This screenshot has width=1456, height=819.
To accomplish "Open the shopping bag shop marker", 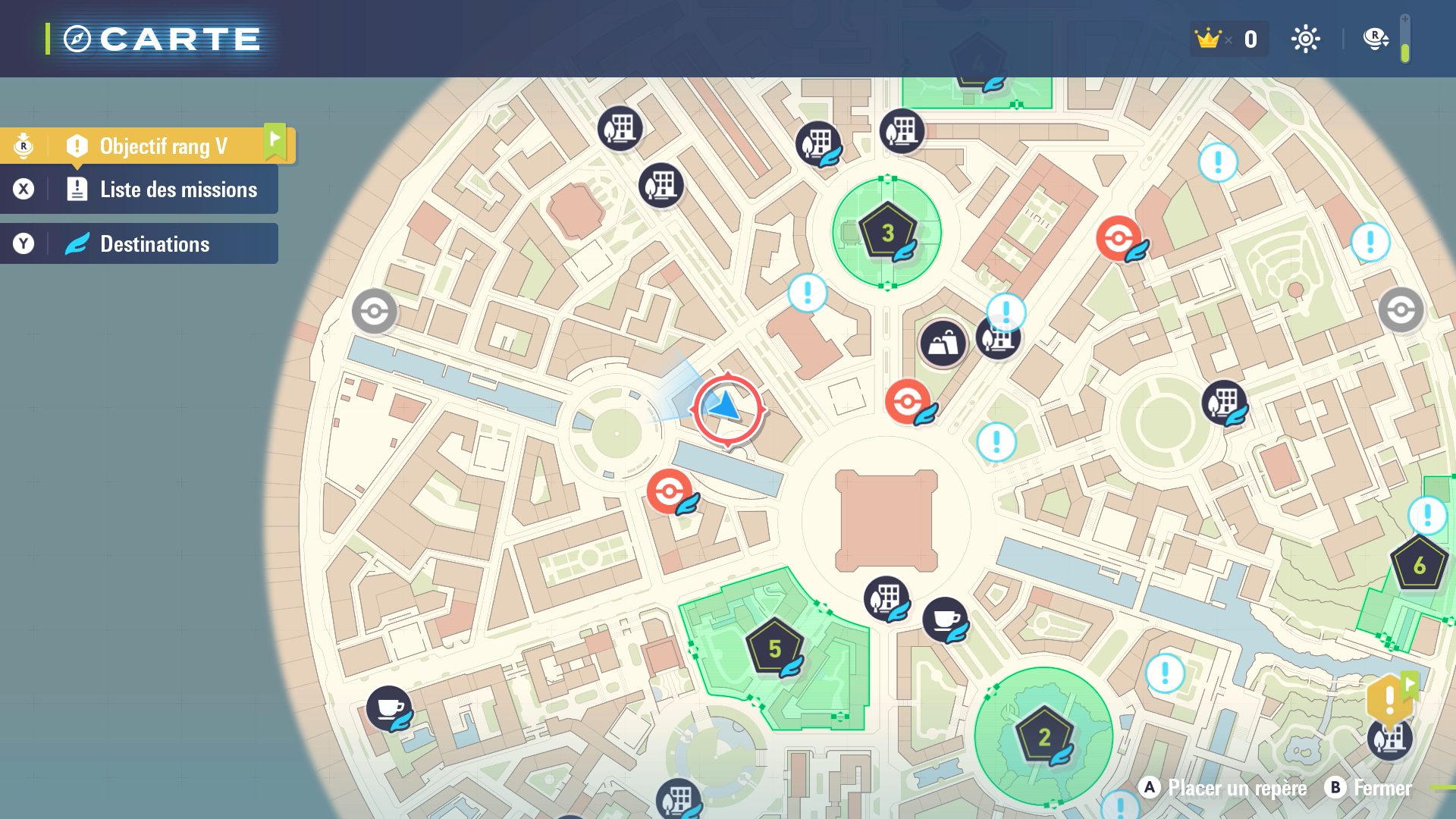I will tap(943, 341).
